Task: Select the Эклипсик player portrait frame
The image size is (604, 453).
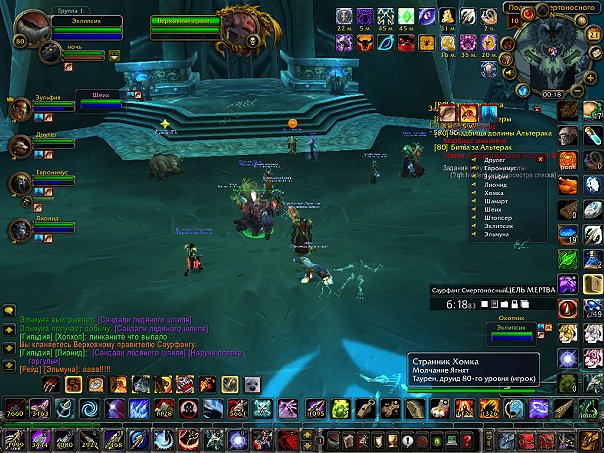Action: tap(35, 28)
